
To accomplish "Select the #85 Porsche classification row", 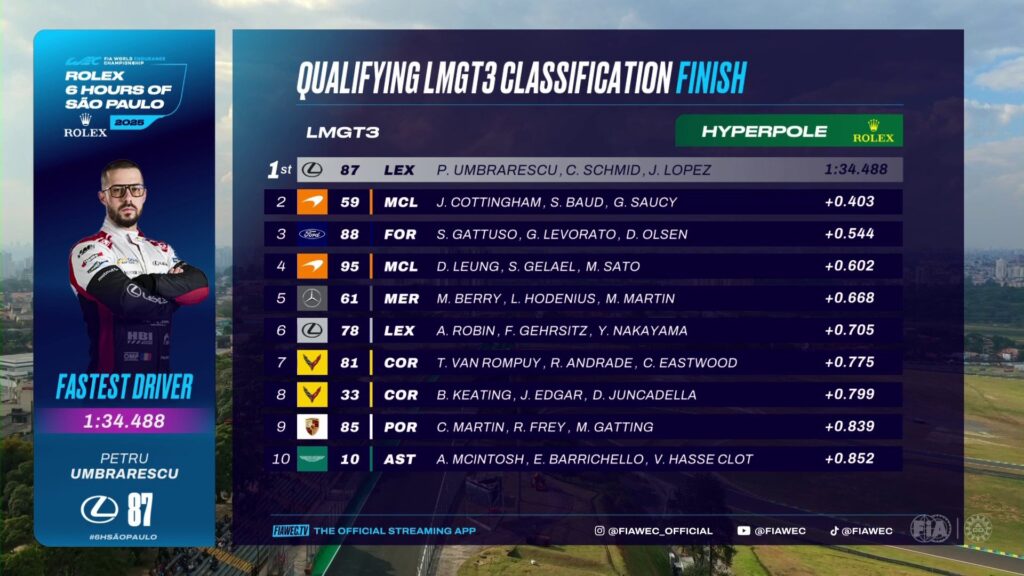I will click(585, 427).
